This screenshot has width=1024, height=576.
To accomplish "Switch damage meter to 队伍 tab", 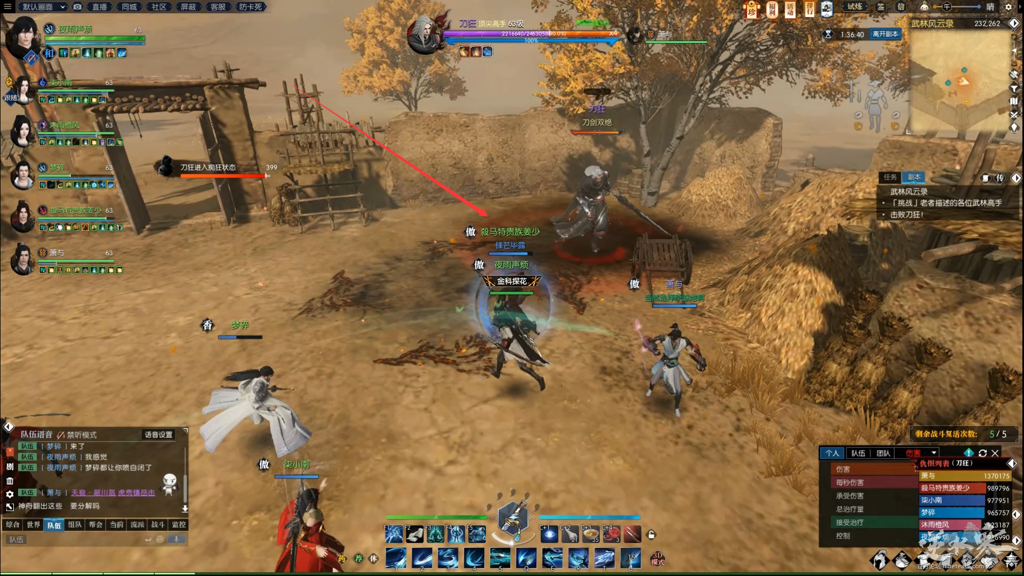I will [858, 453].
